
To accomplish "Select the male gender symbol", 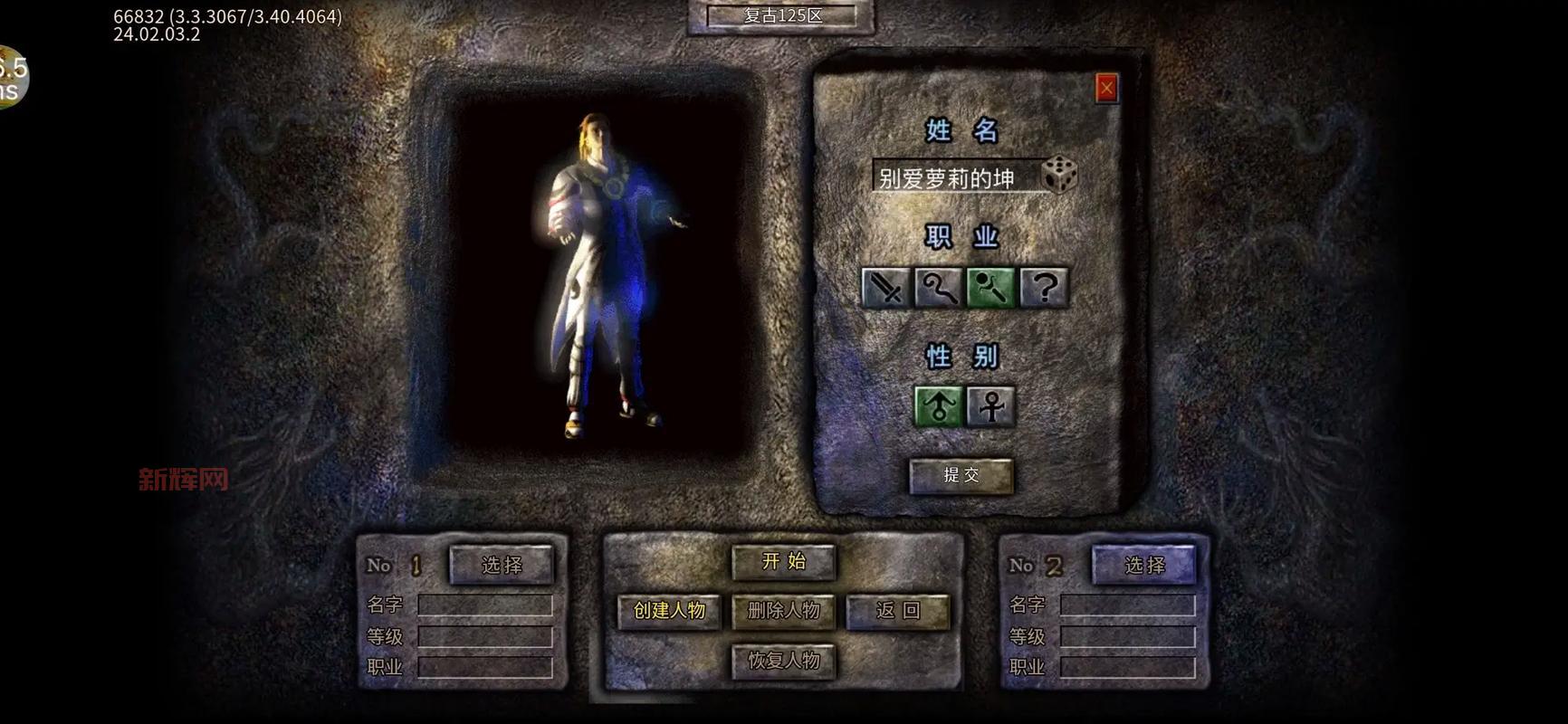I will pyautogui.click(x=938, y=405).
